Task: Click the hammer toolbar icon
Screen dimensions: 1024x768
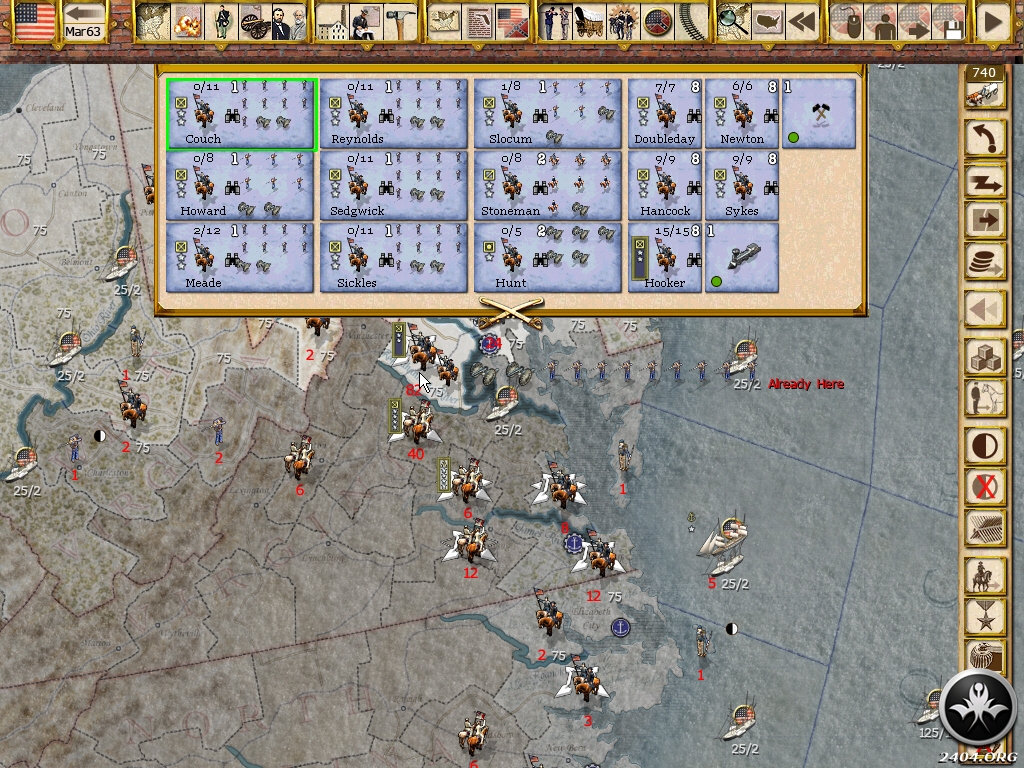Action: tap(399, 22)
